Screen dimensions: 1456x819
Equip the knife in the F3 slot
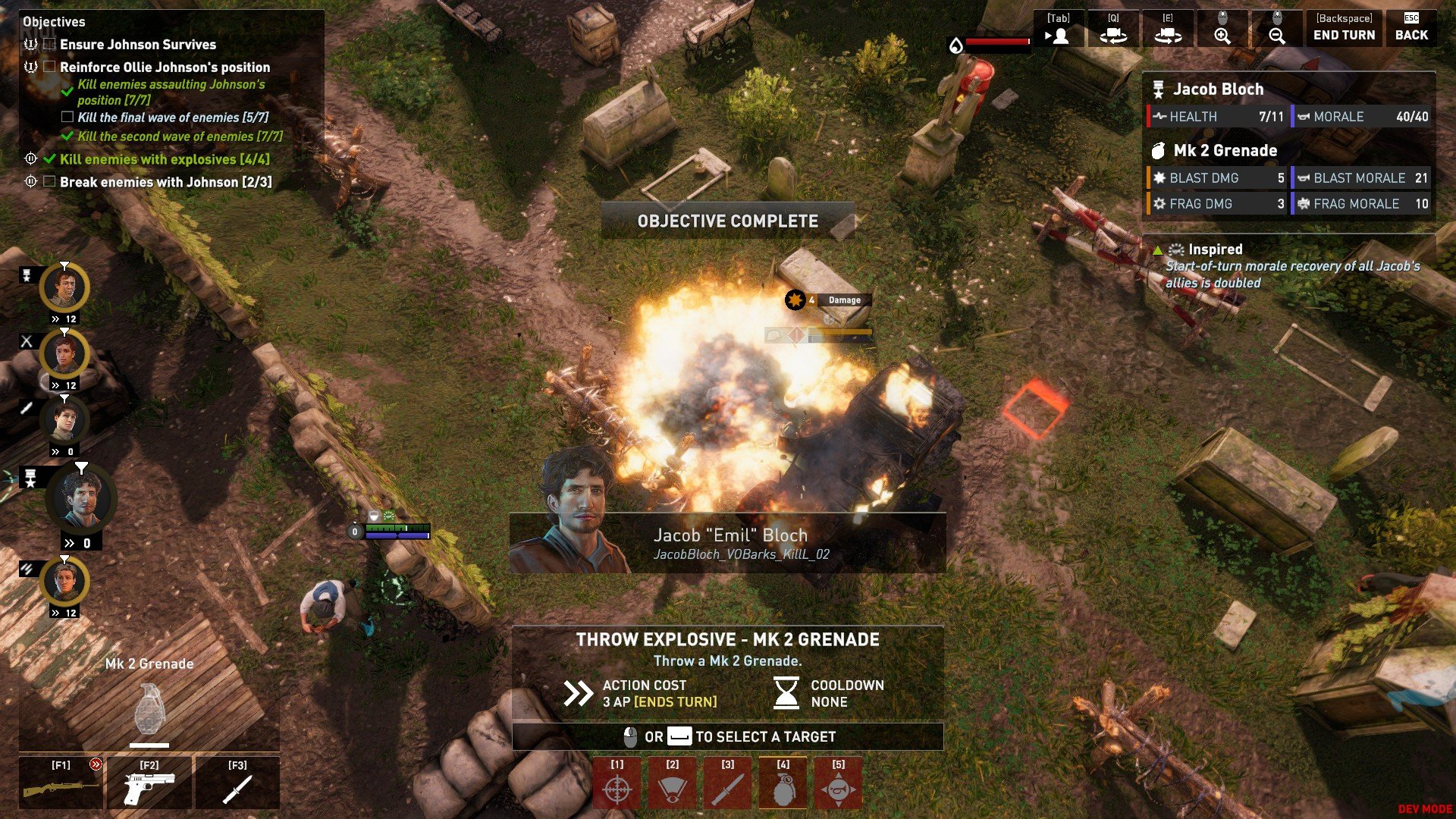237,783
